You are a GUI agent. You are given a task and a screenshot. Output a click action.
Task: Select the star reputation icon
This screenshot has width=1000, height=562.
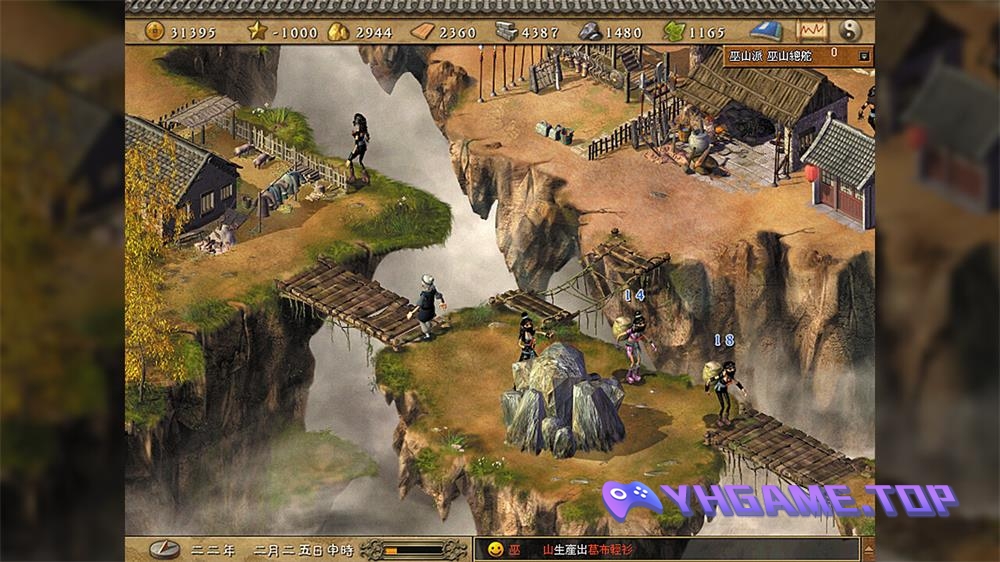click(x=259, y=32)
